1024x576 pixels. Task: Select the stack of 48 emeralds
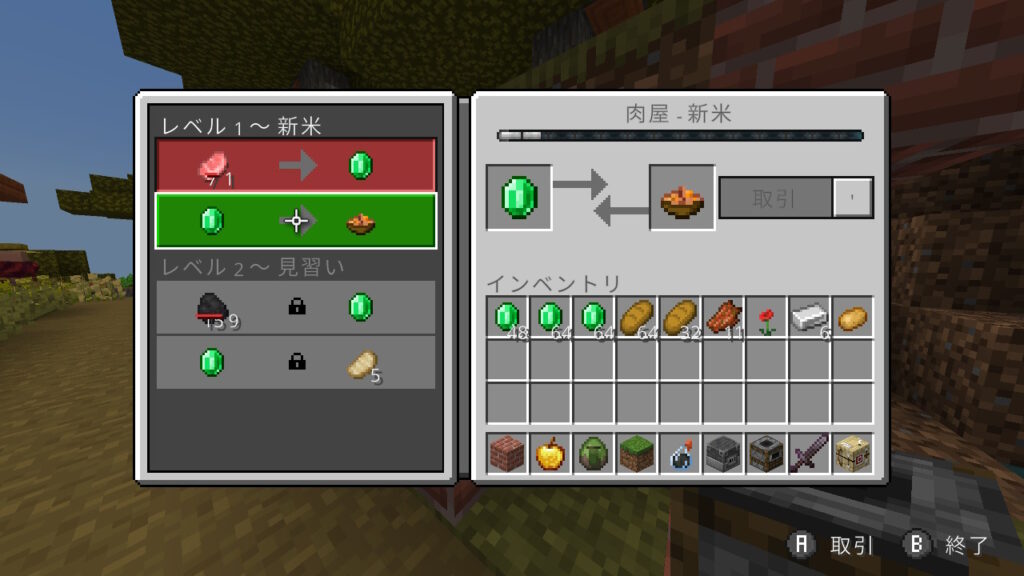(508, 318)
